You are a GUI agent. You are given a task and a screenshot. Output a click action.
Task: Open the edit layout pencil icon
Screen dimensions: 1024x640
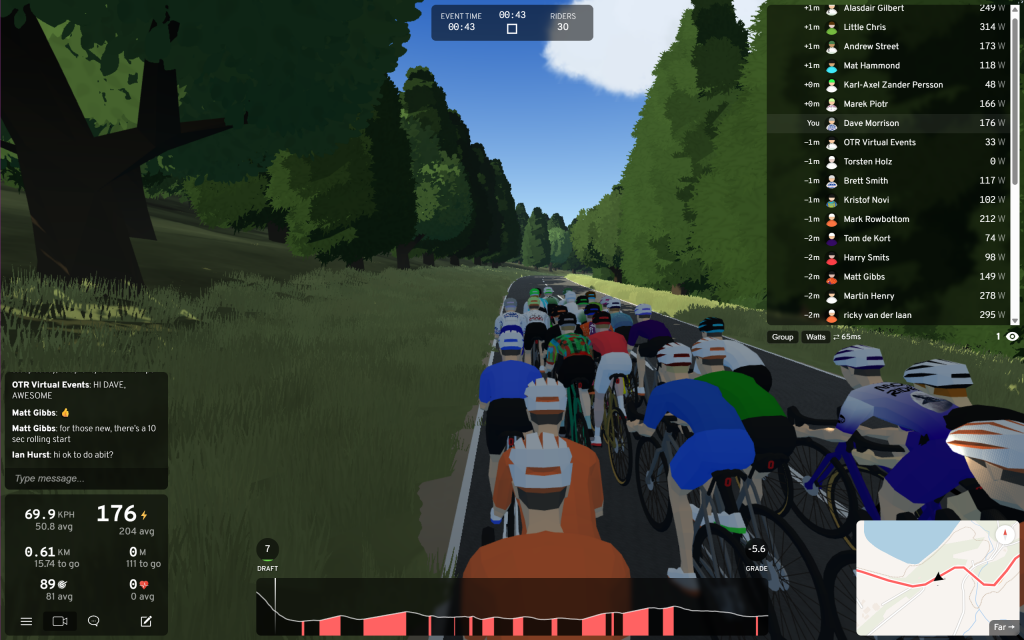146,621
